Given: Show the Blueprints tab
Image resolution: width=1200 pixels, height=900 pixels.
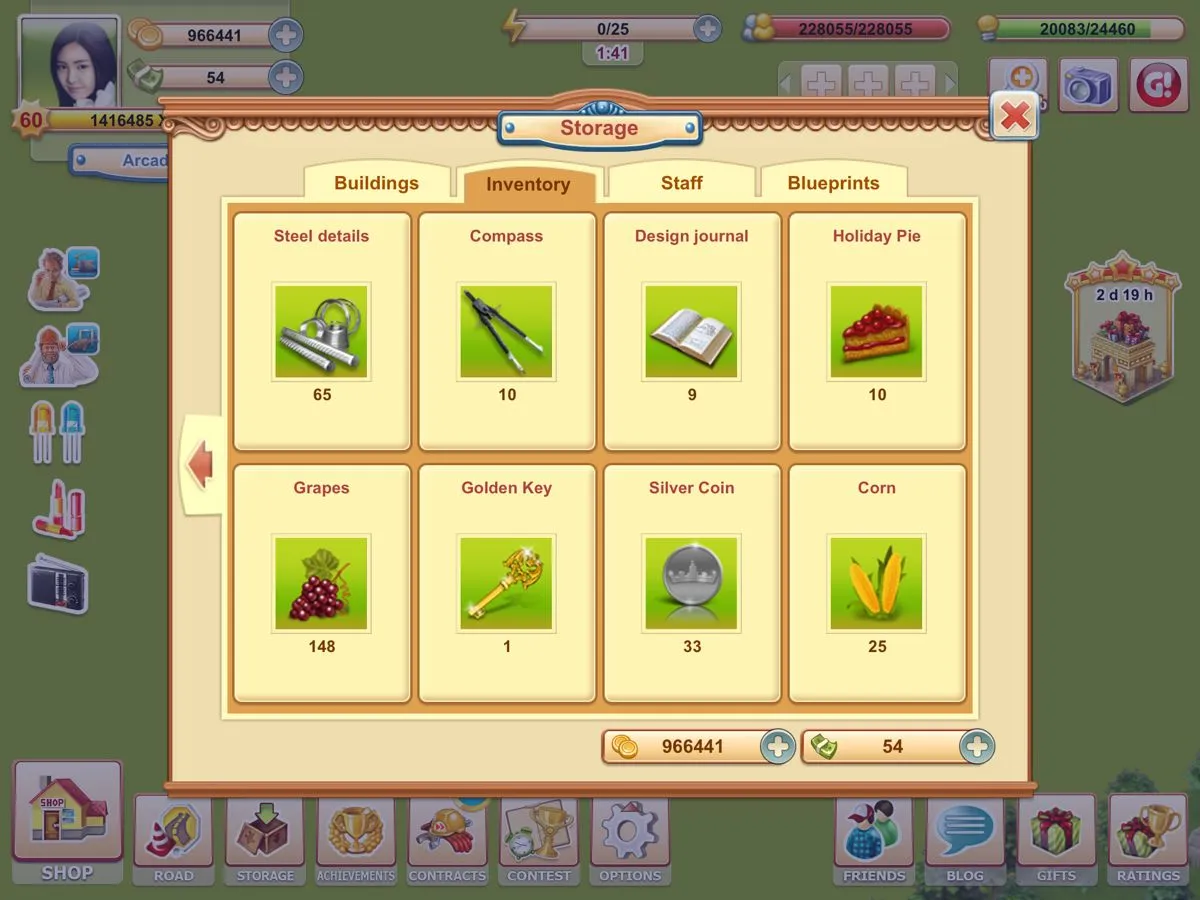Looking at the screenshot, I should pyautogui.click(x=833, y=183).
